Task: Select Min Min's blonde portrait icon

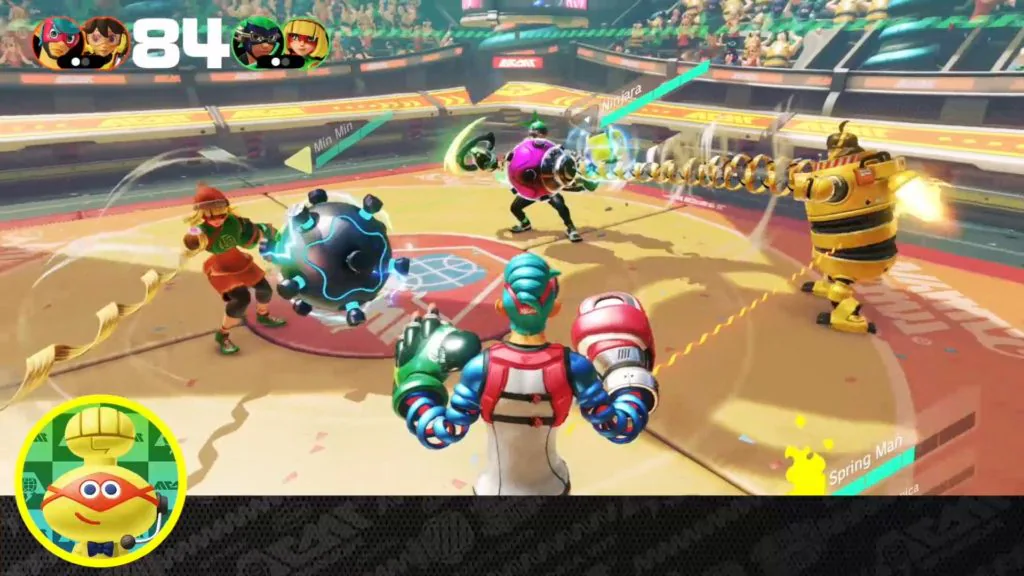Action: point(305,42)
